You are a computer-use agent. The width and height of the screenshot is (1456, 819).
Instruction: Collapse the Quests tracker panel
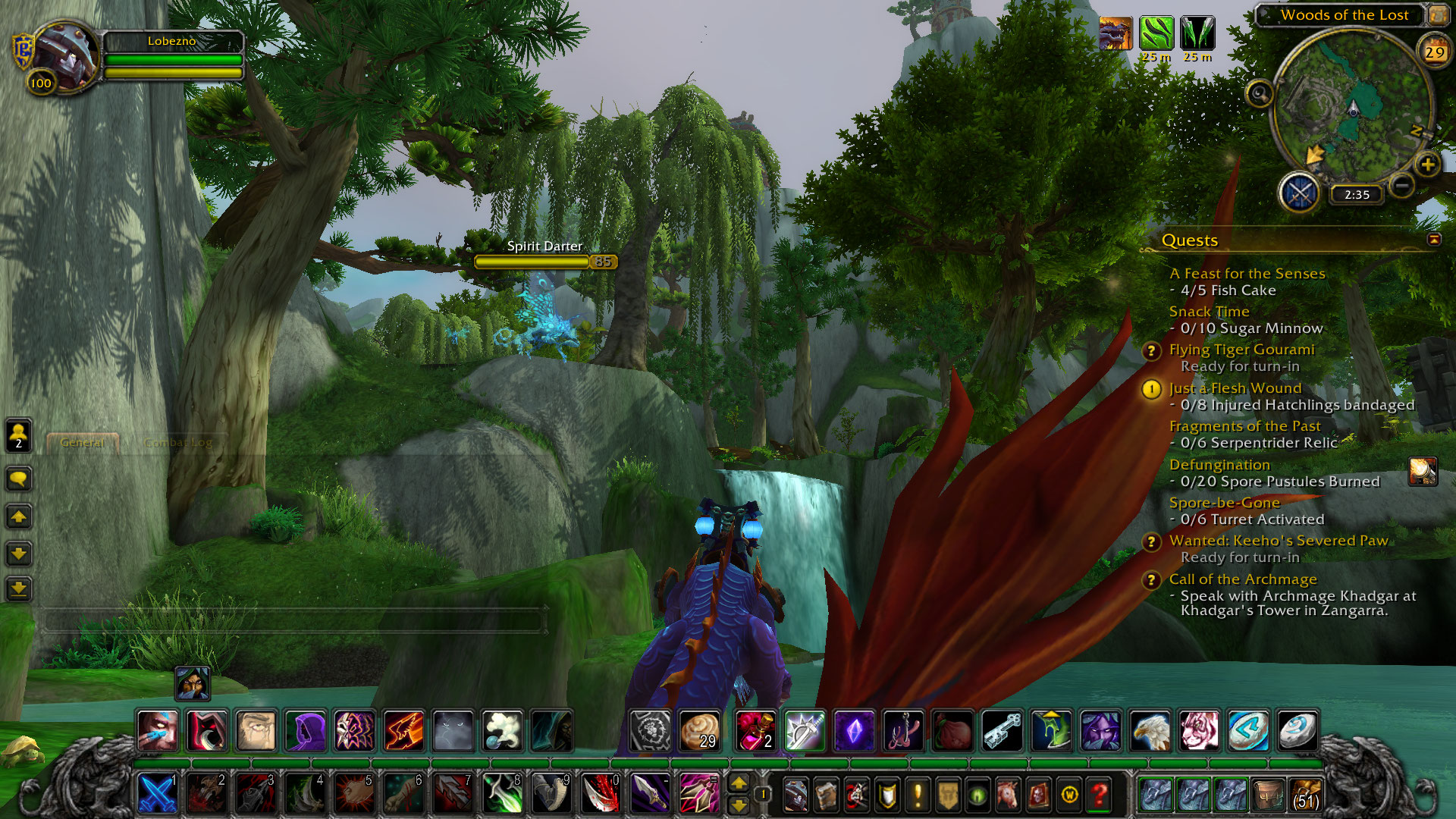point(1434,240)
